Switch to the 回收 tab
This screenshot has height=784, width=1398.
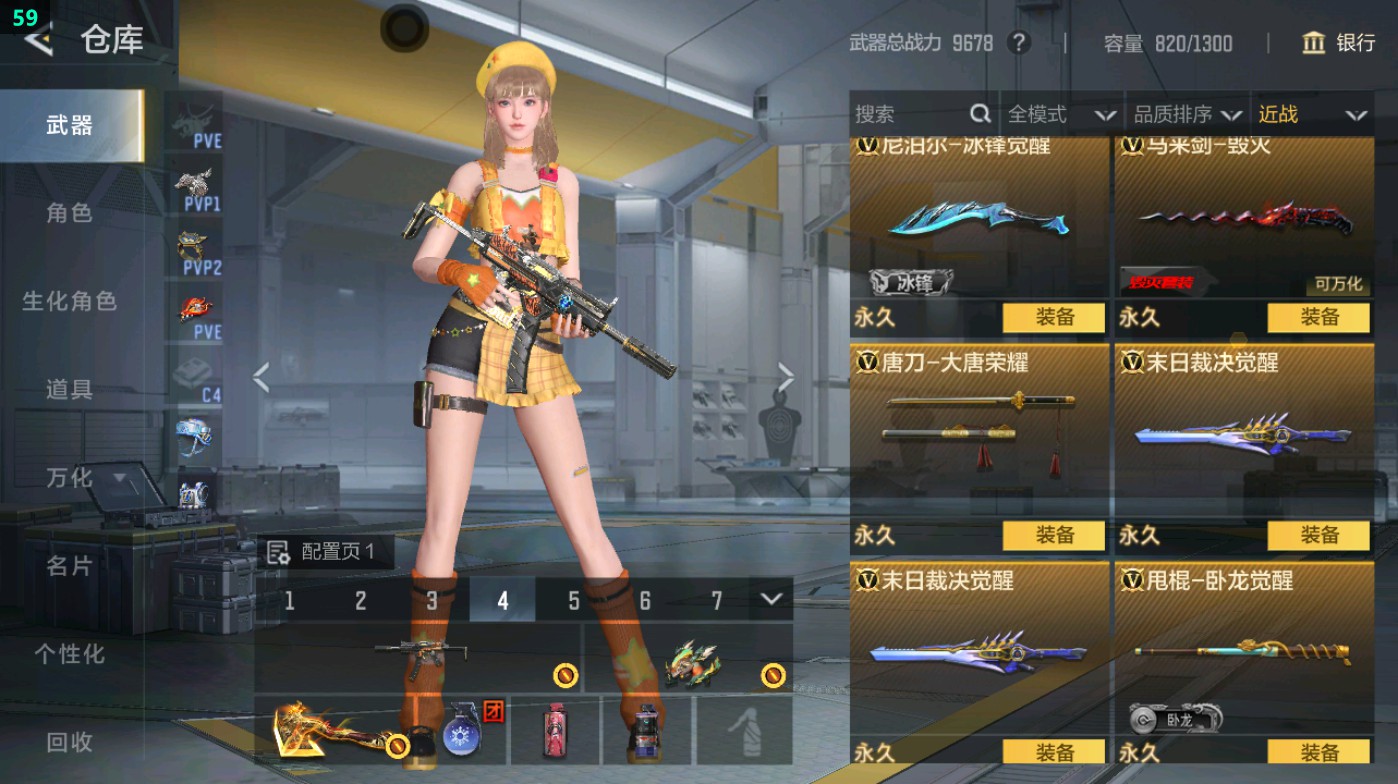point(68,742)
